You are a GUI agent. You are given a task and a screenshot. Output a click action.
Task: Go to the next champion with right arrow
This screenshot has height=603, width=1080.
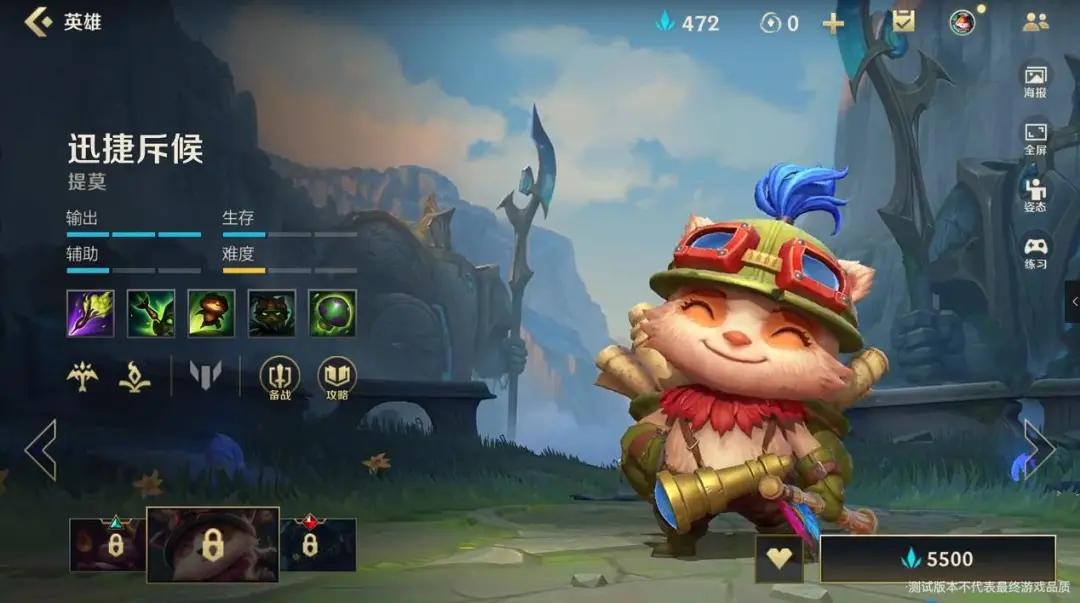(1039, 449)
